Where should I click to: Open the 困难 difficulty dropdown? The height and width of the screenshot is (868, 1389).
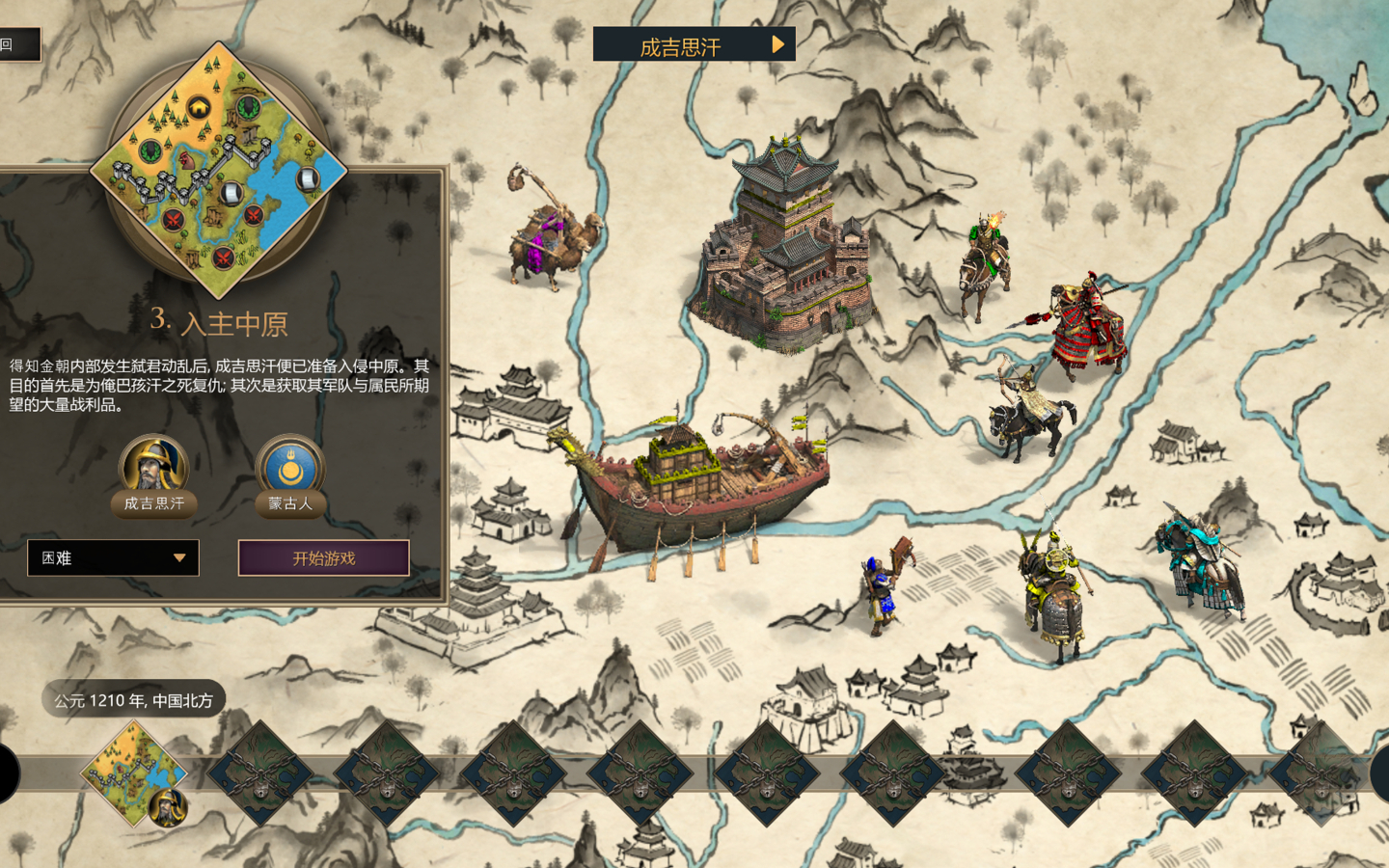pos(113,558)
